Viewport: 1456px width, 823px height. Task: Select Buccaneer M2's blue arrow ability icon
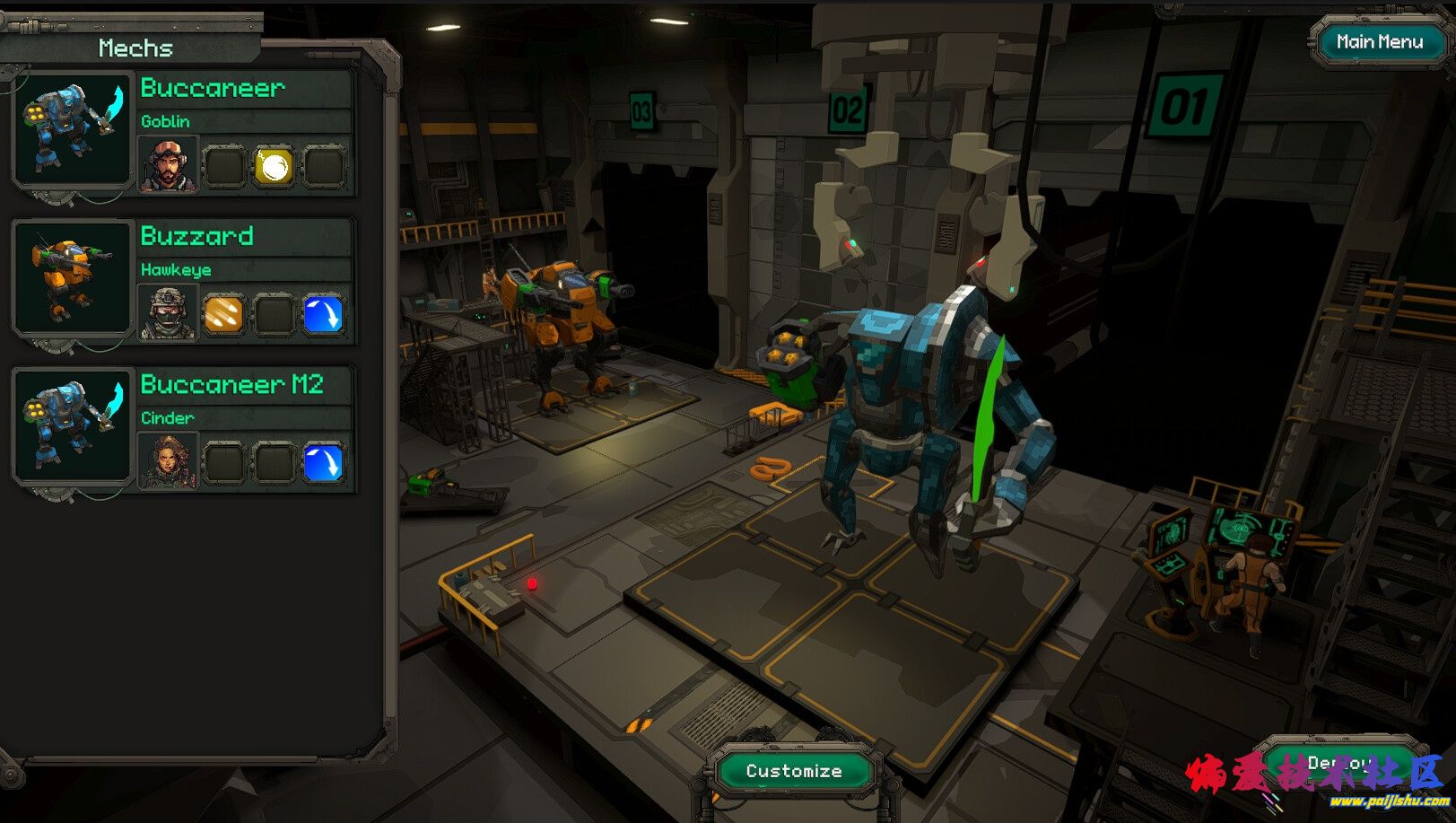click(323, 463)
